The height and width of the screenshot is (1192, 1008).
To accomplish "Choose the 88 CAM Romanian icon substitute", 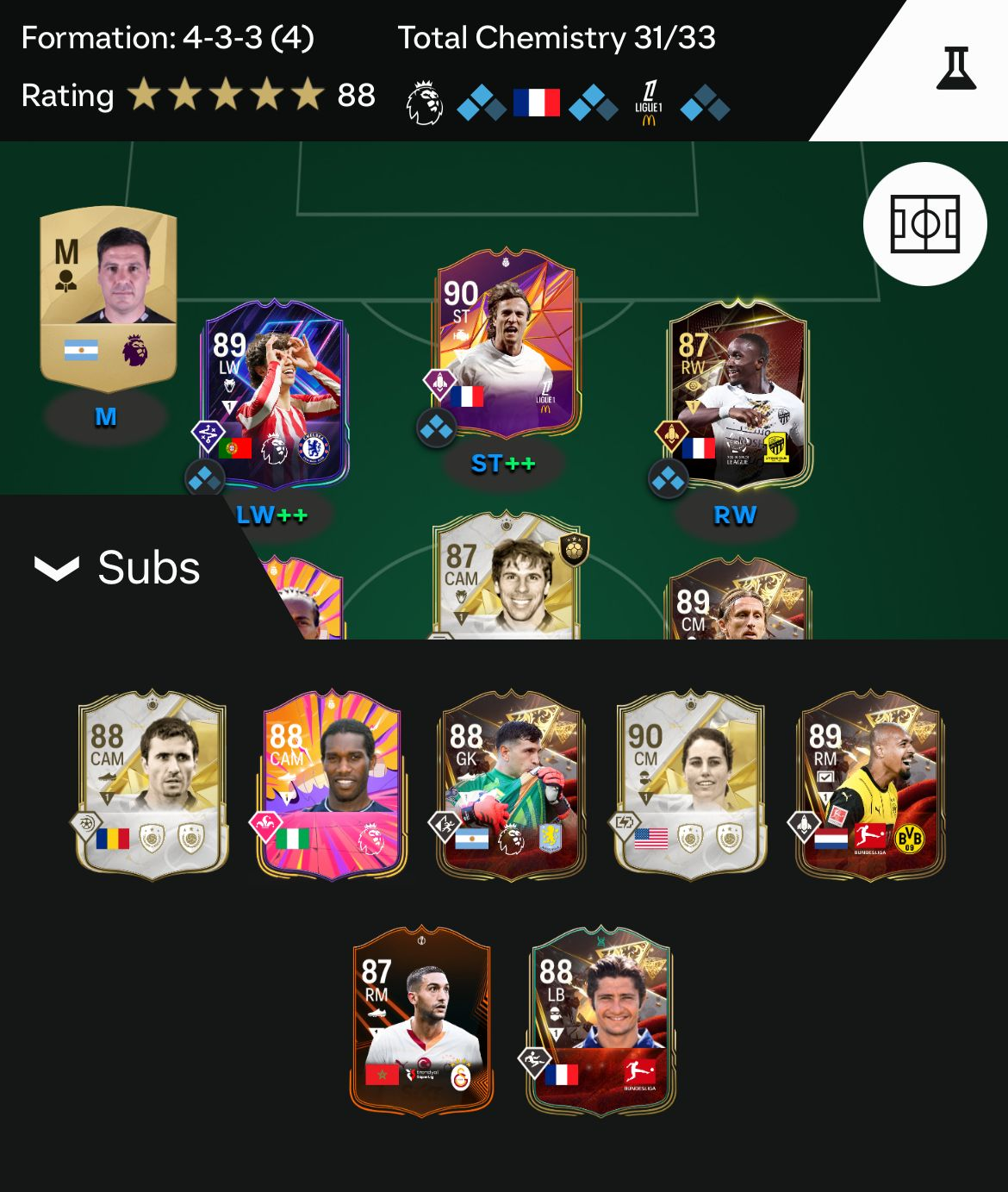I will (x=152, y=784).
